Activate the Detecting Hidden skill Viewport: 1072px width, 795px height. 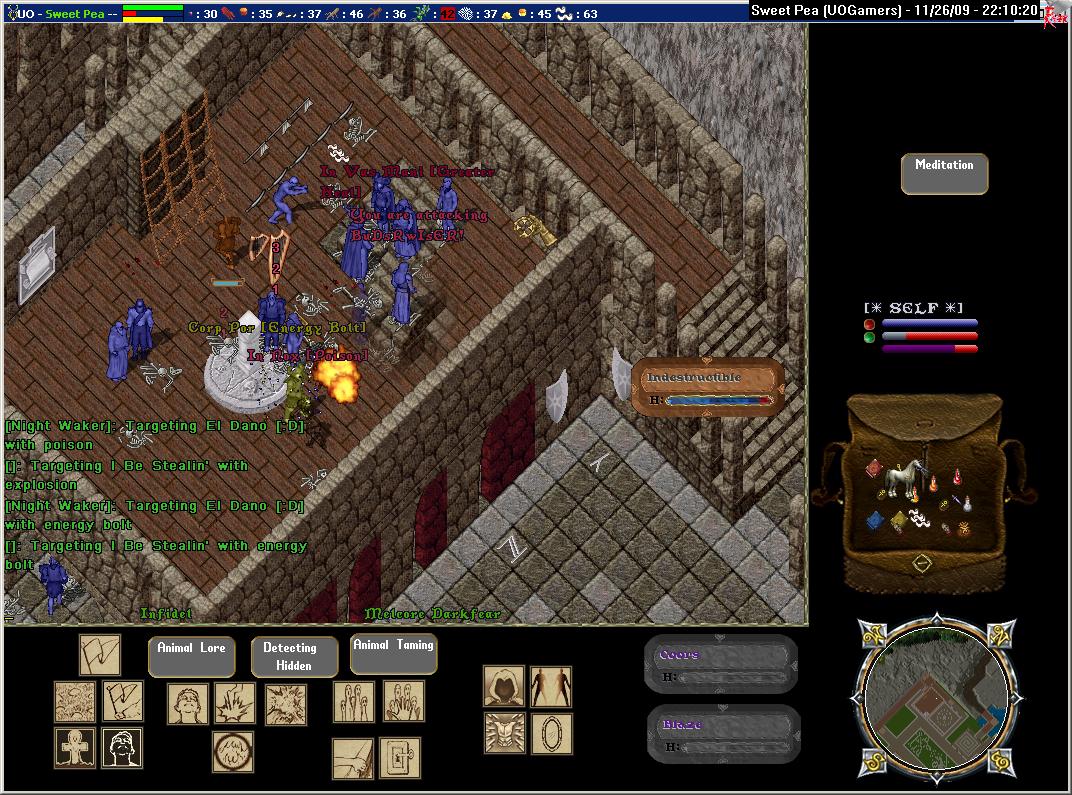(293, 656)
